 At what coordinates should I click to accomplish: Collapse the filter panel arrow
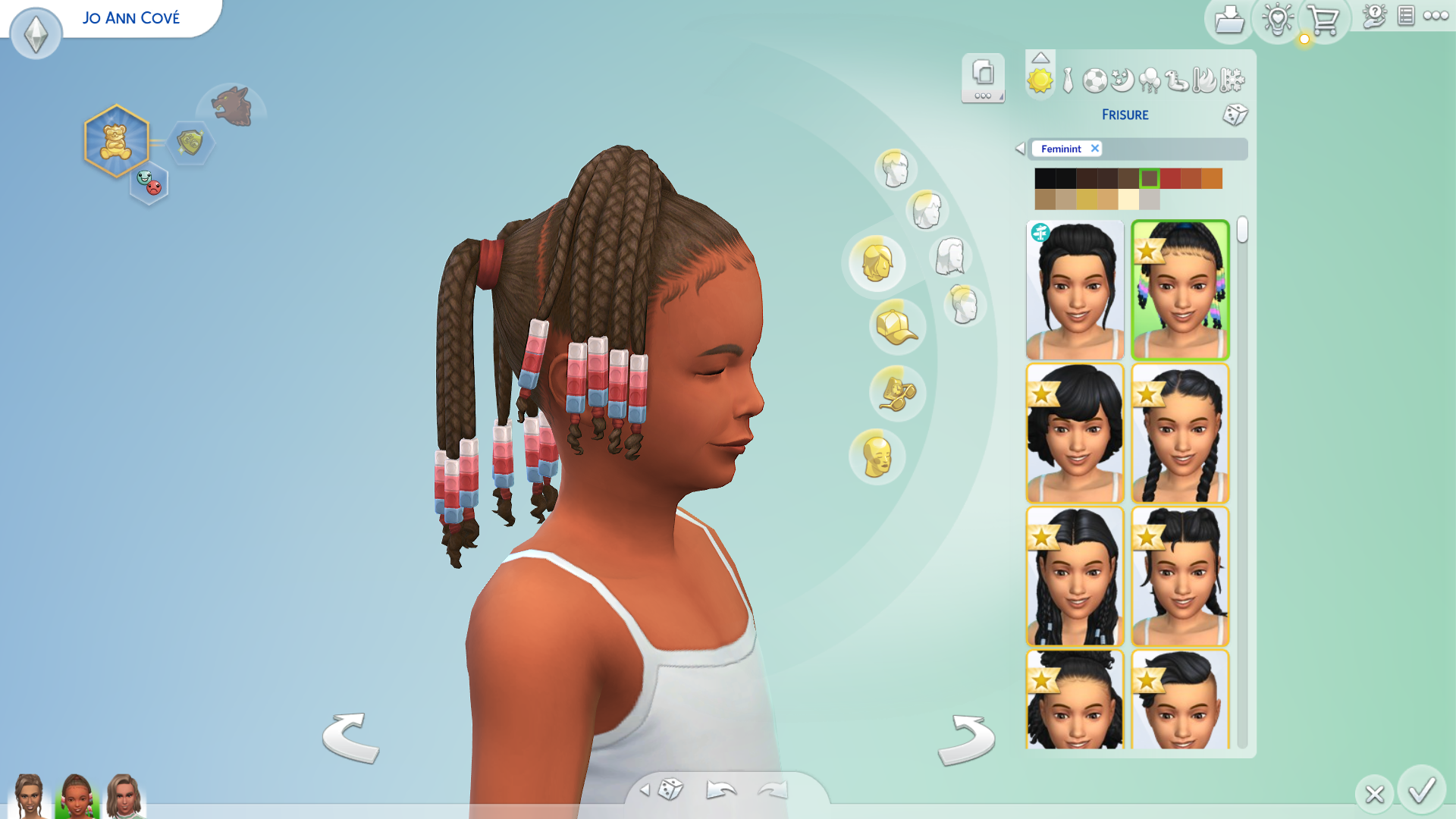pyautogui.click(x=1020, y=149)
